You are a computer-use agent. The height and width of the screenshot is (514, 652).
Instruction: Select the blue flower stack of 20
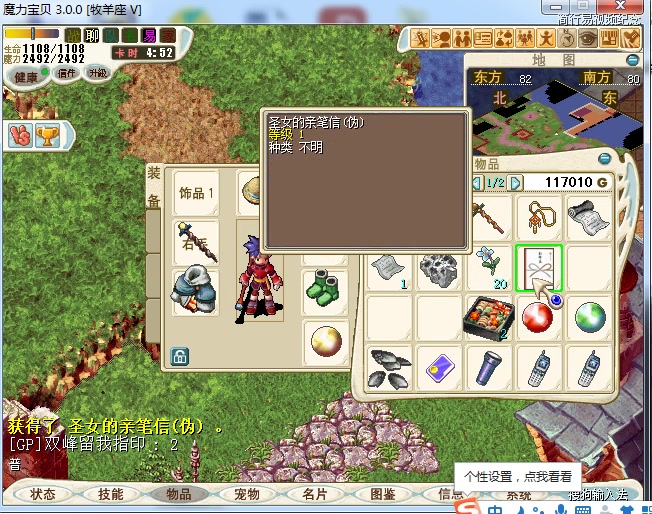[489, 268]
